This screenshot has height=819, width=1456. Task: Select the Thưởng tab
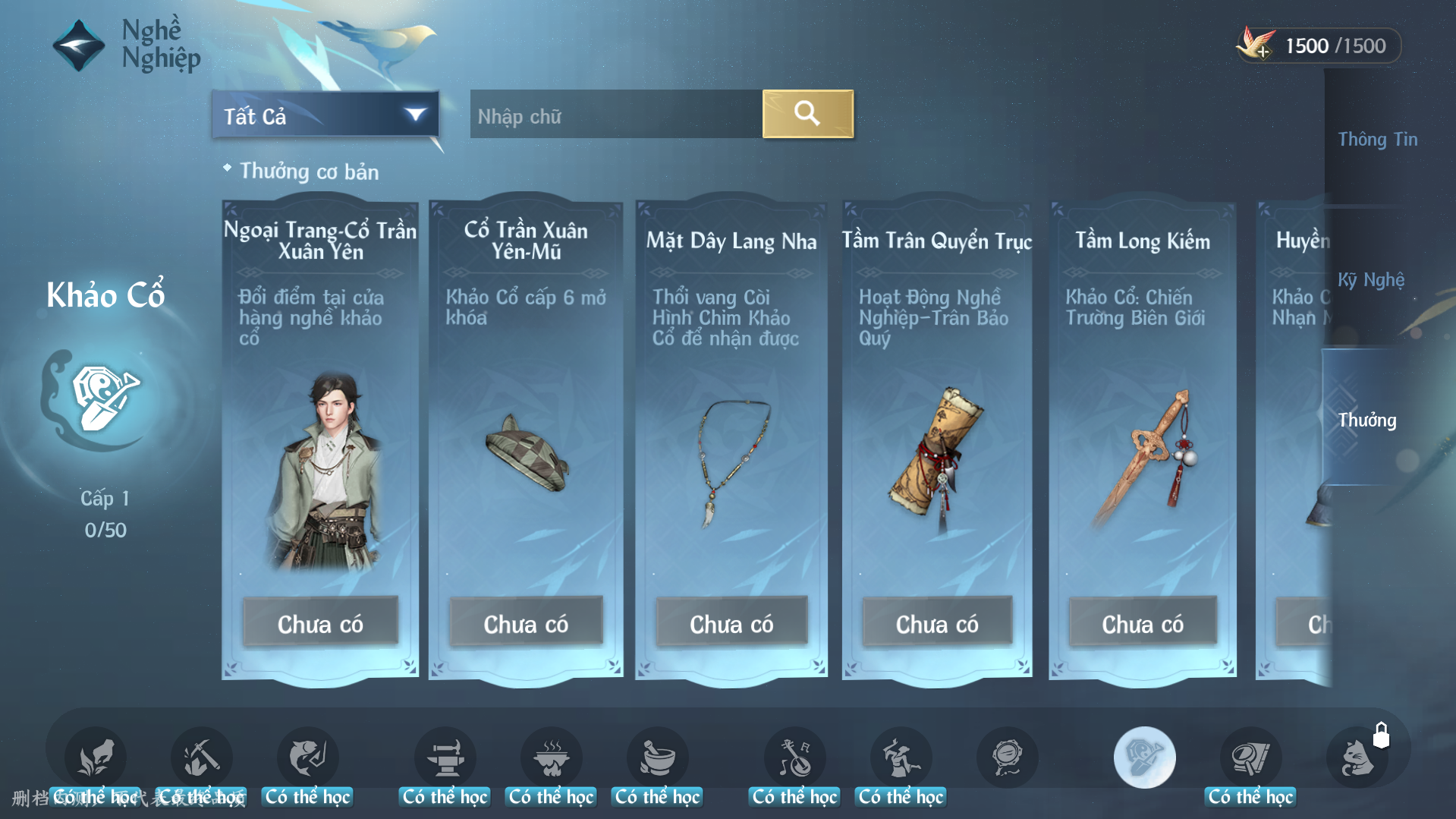coord(1366,420)
